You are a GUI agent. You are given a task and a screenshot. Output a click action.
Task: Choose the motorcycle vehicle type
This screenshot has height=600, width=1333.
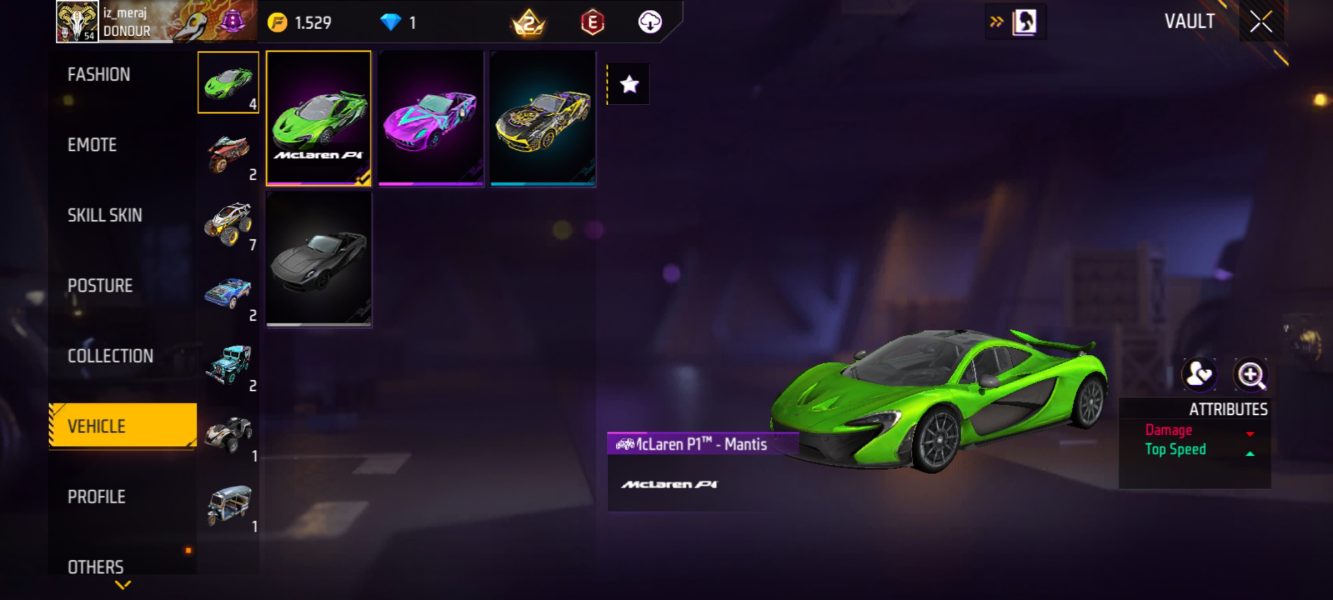point(228,154)
